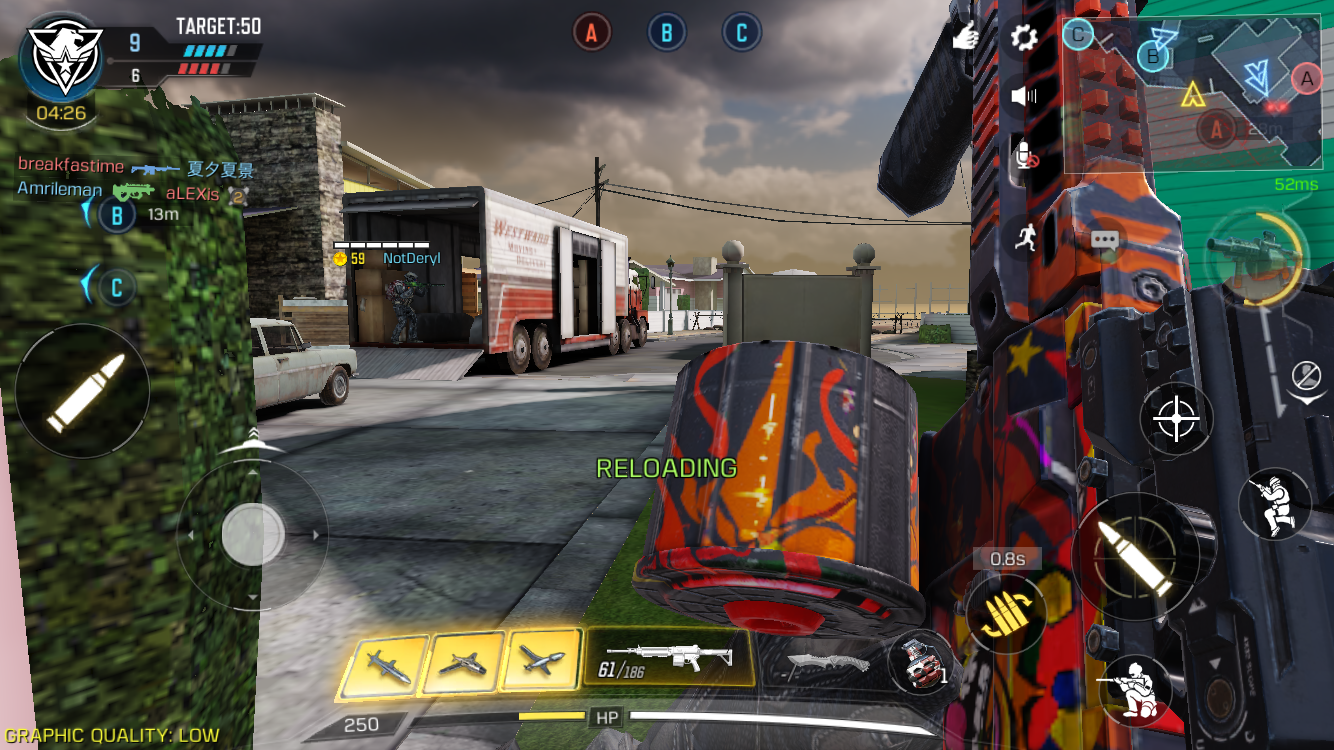Screen dimensions: 1334x750
Task: Tap the right-side bullet fire button
Action: point(1134,557)
